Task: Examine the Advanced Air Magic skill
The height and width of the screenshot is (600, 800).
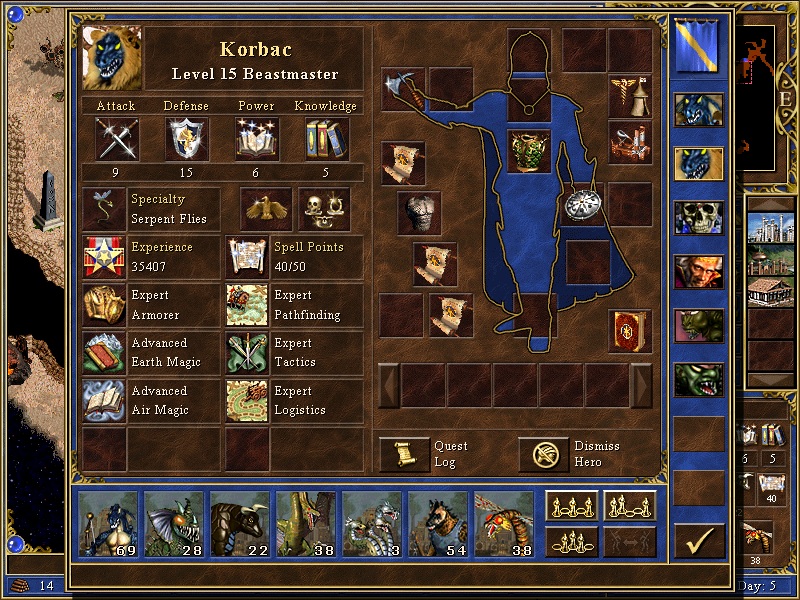Action: pyautogui.click(x=104, y=400)
